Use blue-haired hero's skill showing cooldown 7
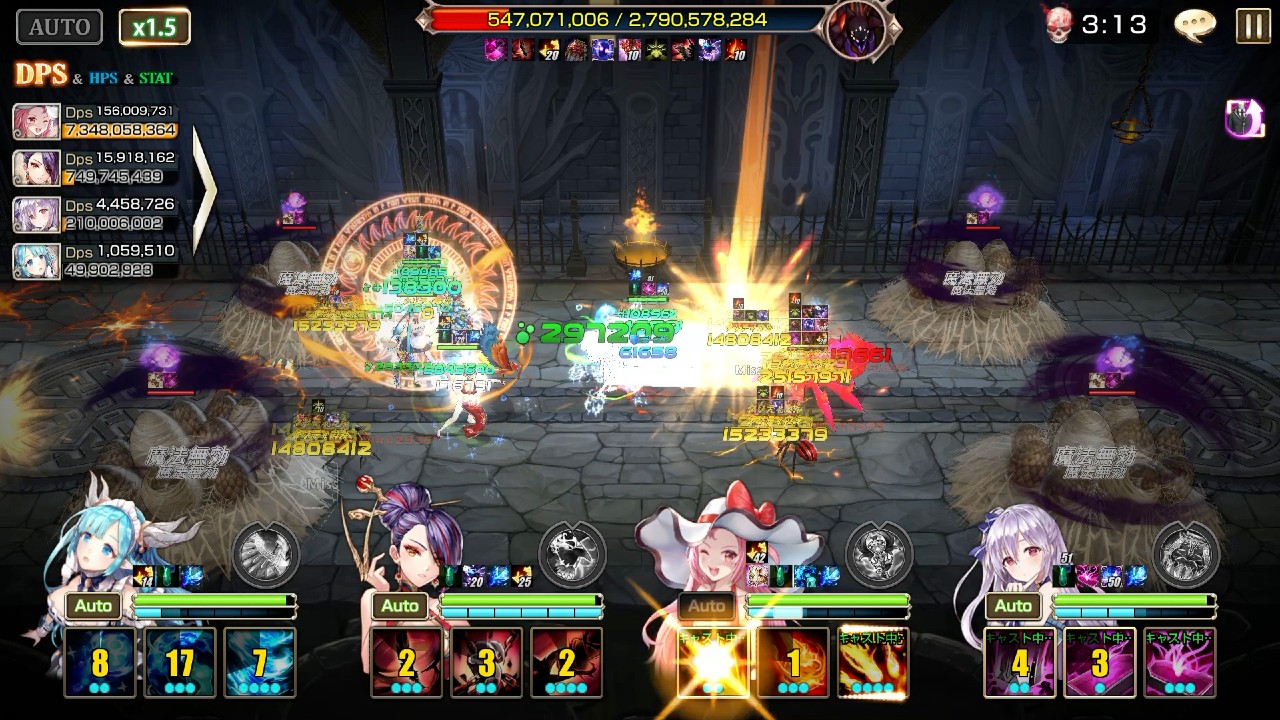Image resolution: width=1280 pixels, height=720 pixels. [260, 661]
